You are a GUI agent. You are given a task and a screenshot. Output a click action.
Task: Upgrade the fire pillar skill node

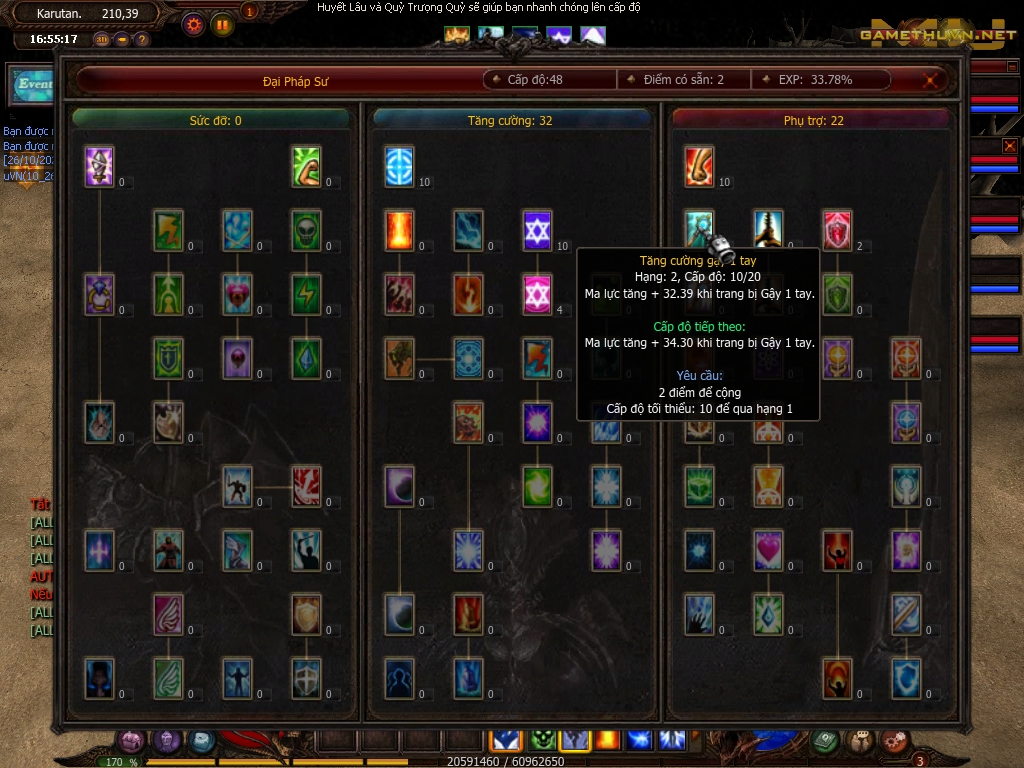tap(400, 230)
